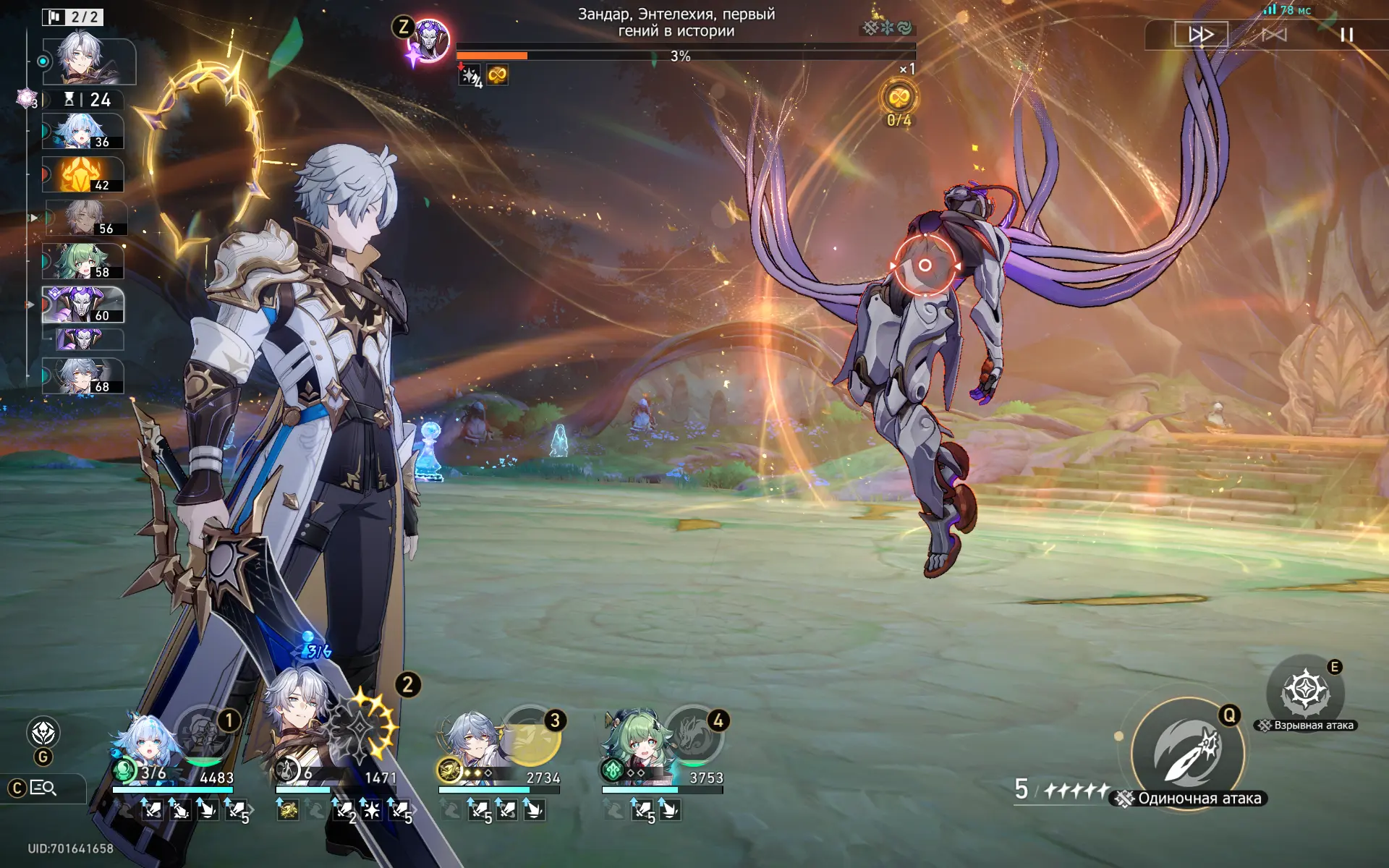Activate the green-haired girl's ultimate
The image size is (1389, 868).
click(693, 735)
